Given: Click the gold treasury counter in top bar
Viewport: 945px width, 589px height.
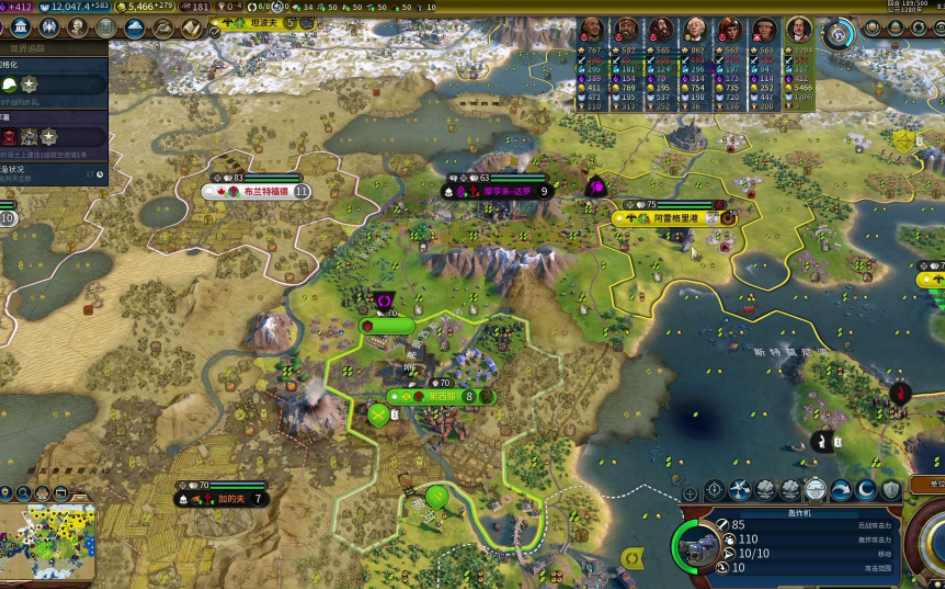Looking at the screenshot, I should click(142, 7).
